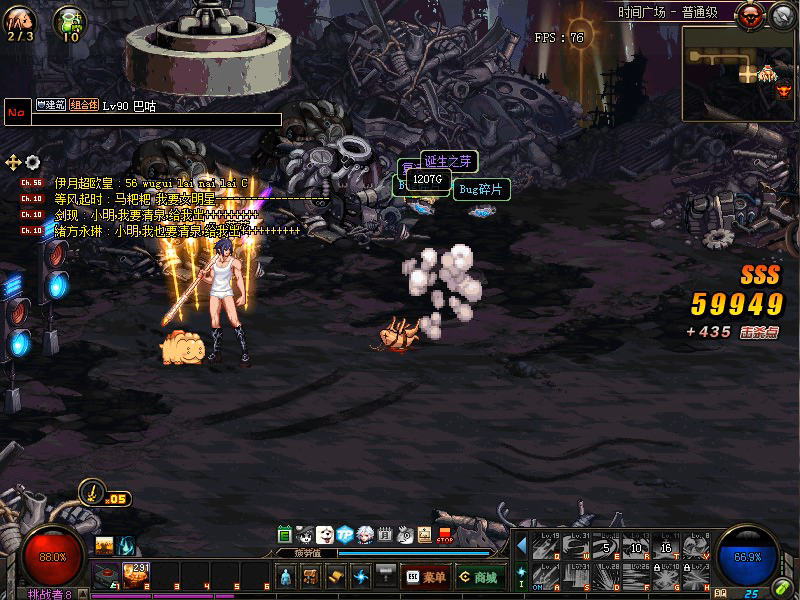This screenshot has width=800, height=600.
Task: Click the calendar icon in the bottom tray
Action: click(x=385, y=535)
